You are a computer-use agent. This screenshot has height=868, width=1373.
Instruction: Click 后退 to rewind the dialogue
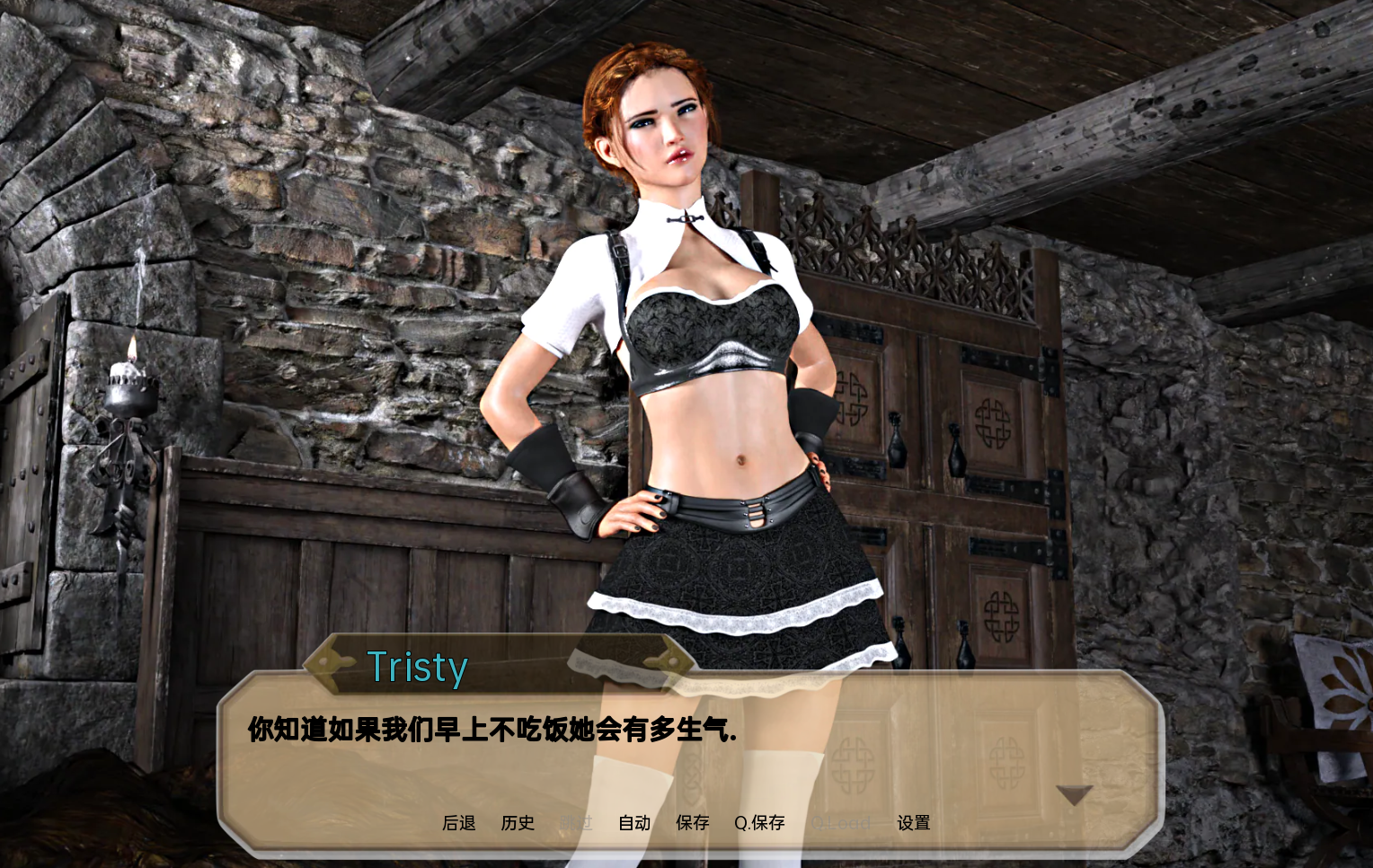pyautogui.click(x=459, y=823)
